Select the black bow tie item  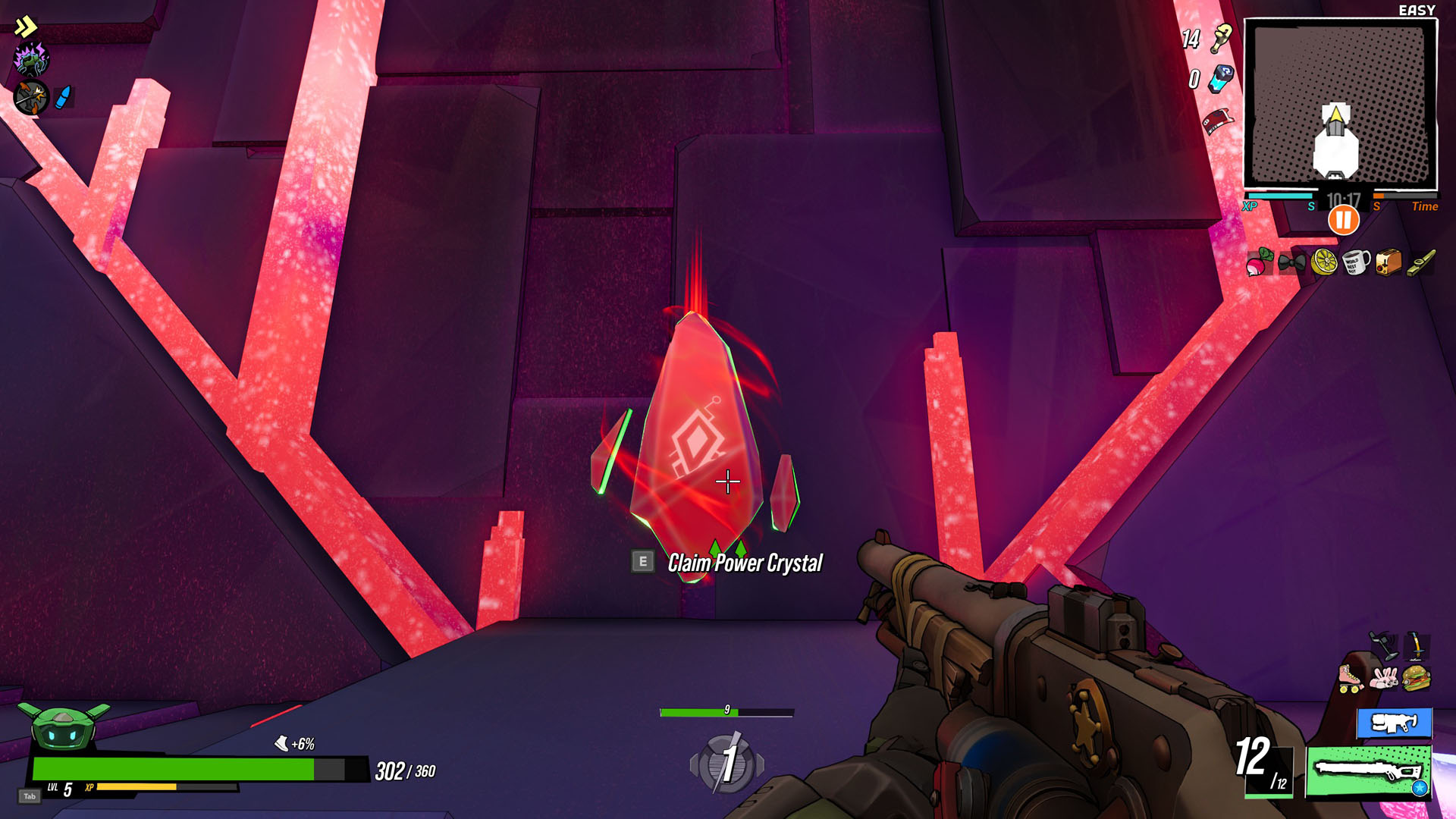coord(1291,262)
